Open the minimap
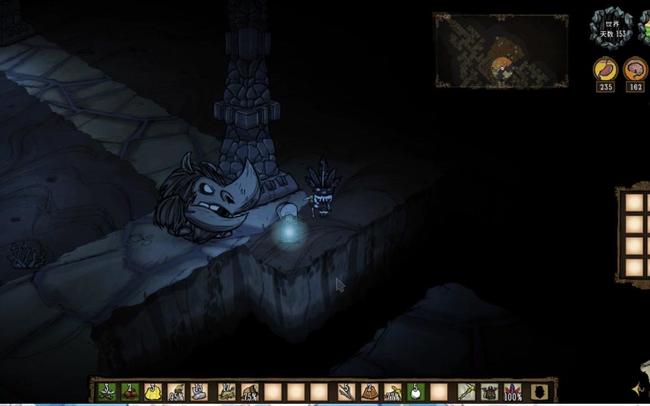Viewport: 650px width, 406px height. [x=482, y=51]
